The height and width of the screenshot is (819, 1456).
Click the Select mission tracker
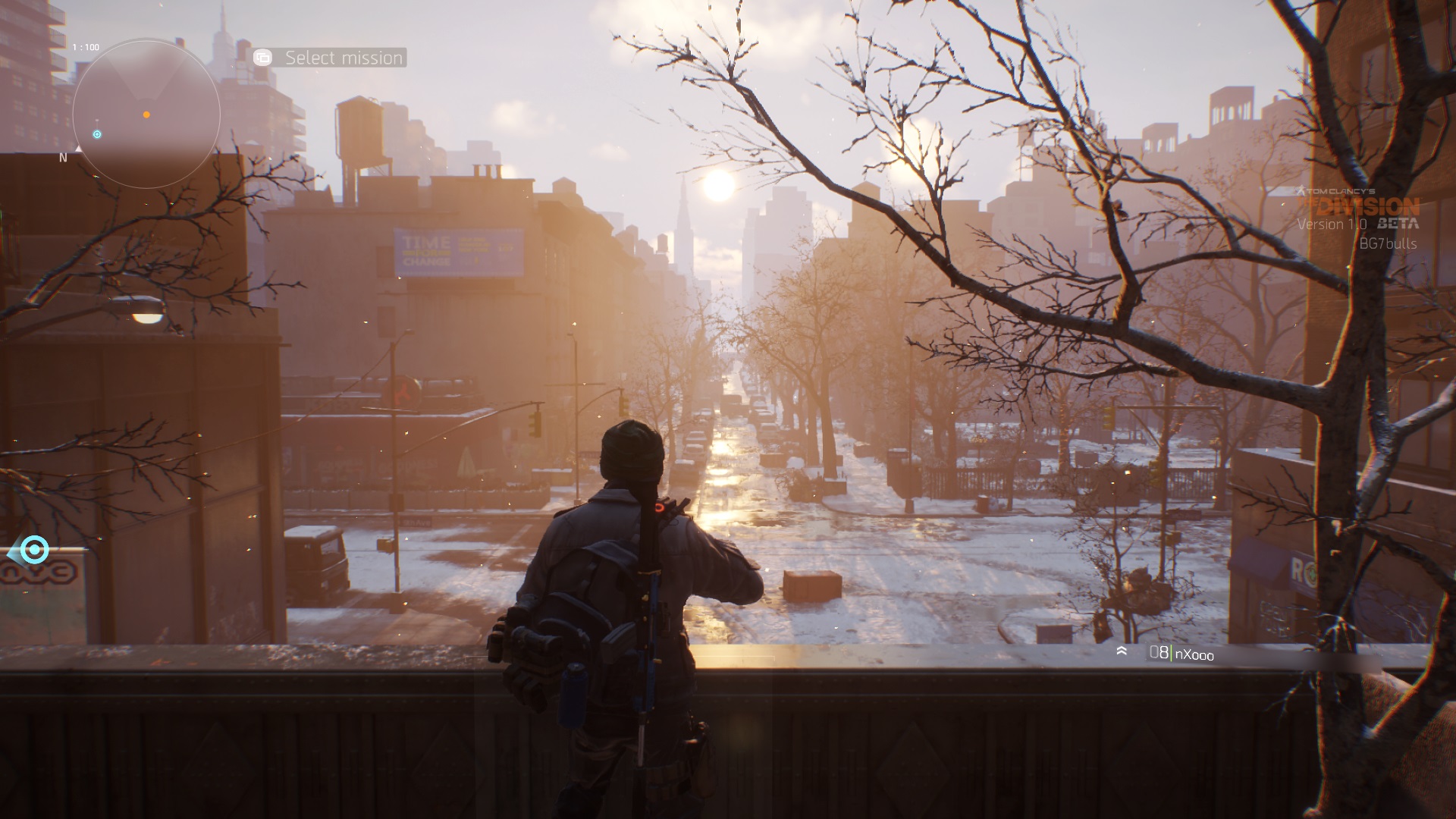pos(330,58)
